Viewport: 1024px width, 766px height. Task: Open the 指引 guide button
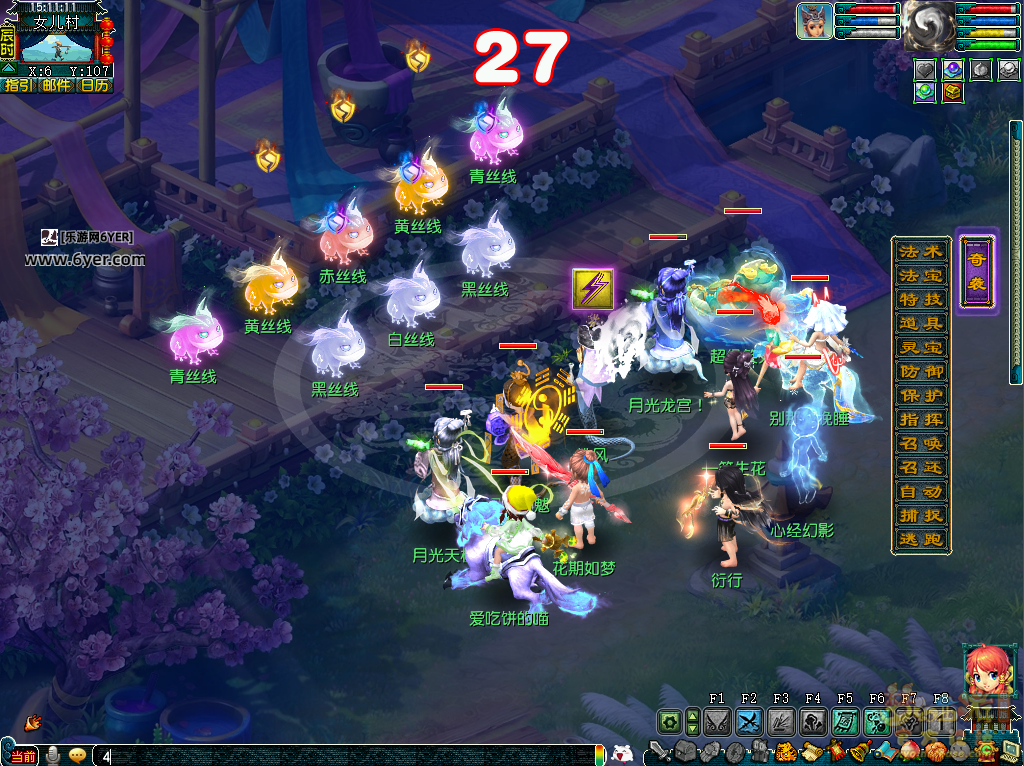(x=19, y=86)
